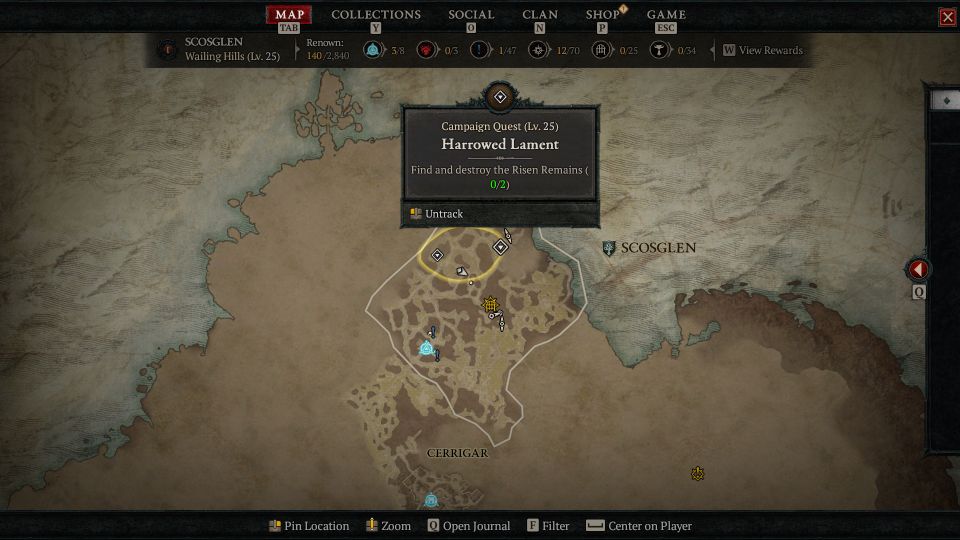
Task: Select the blue waypoint inside the outlined area
Action: 427,348
